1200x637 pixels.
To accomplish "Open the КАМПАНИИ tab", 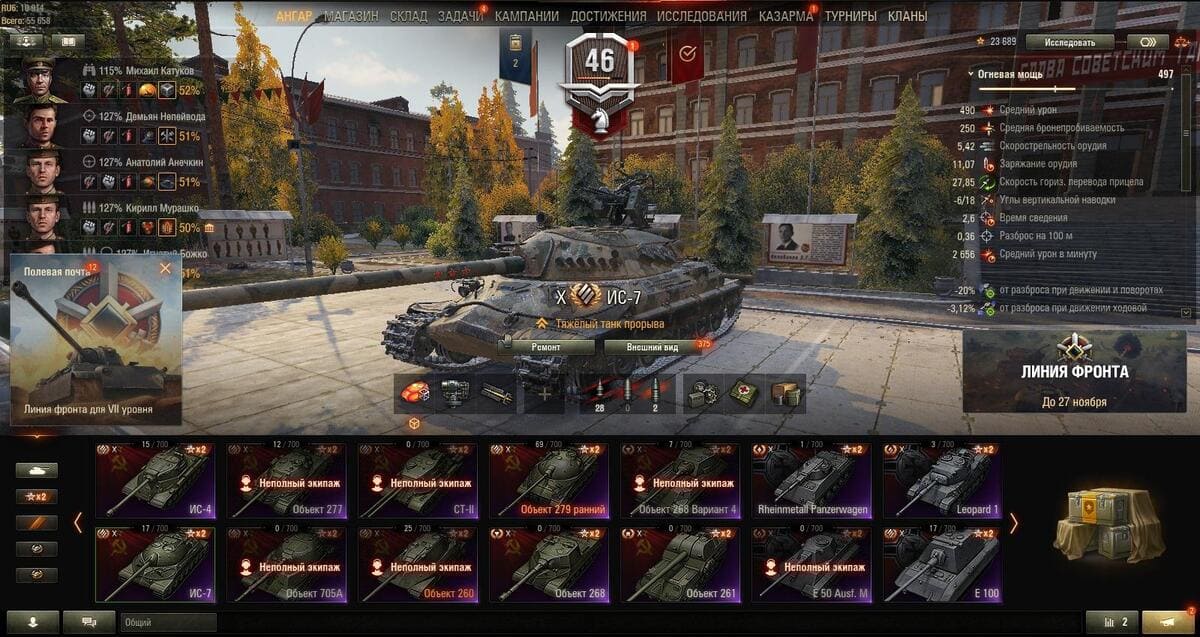I will click(528, 16).
